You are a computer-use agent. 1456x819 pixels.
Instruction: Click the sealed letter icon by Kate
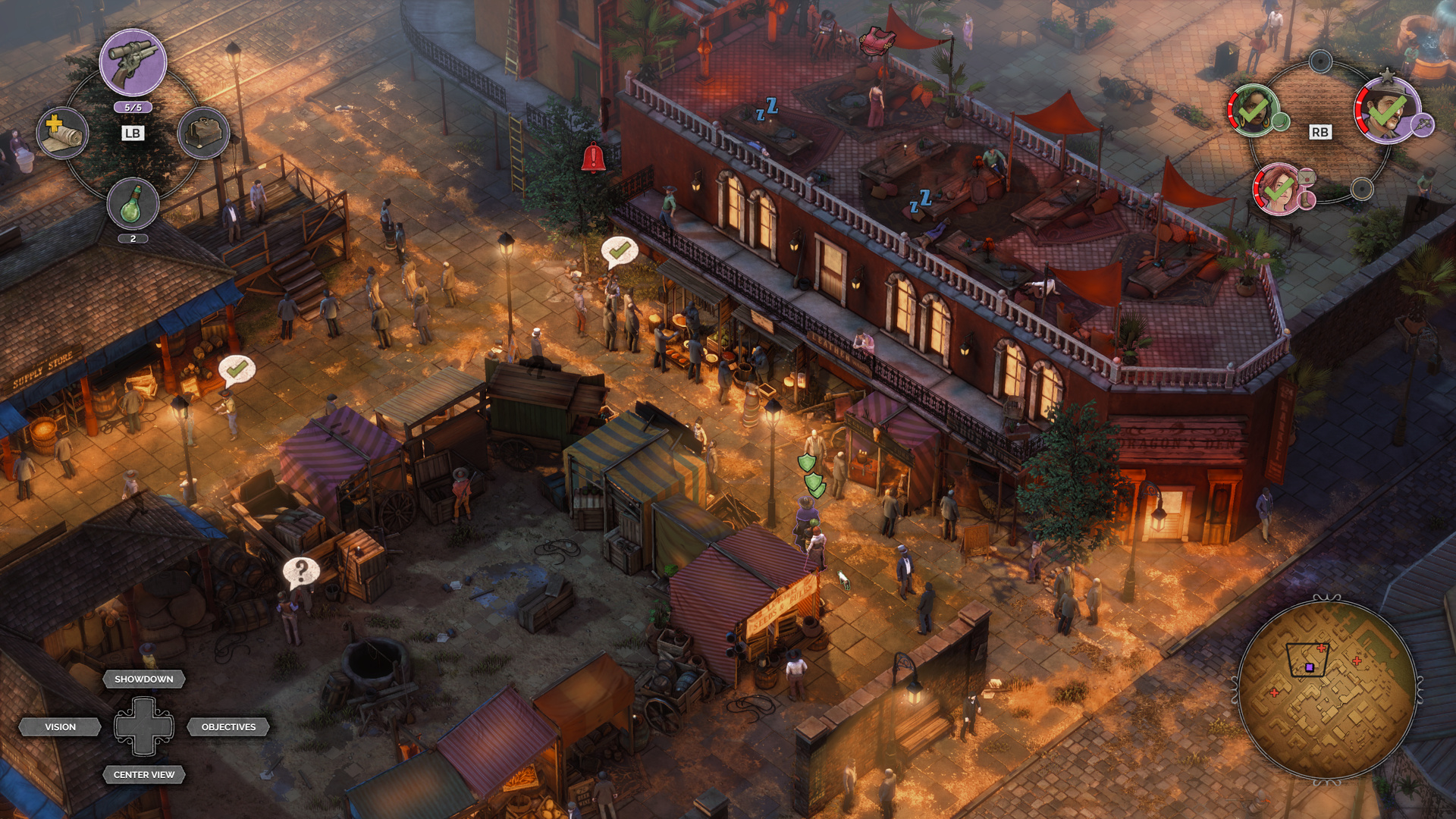click(1307, 177)
